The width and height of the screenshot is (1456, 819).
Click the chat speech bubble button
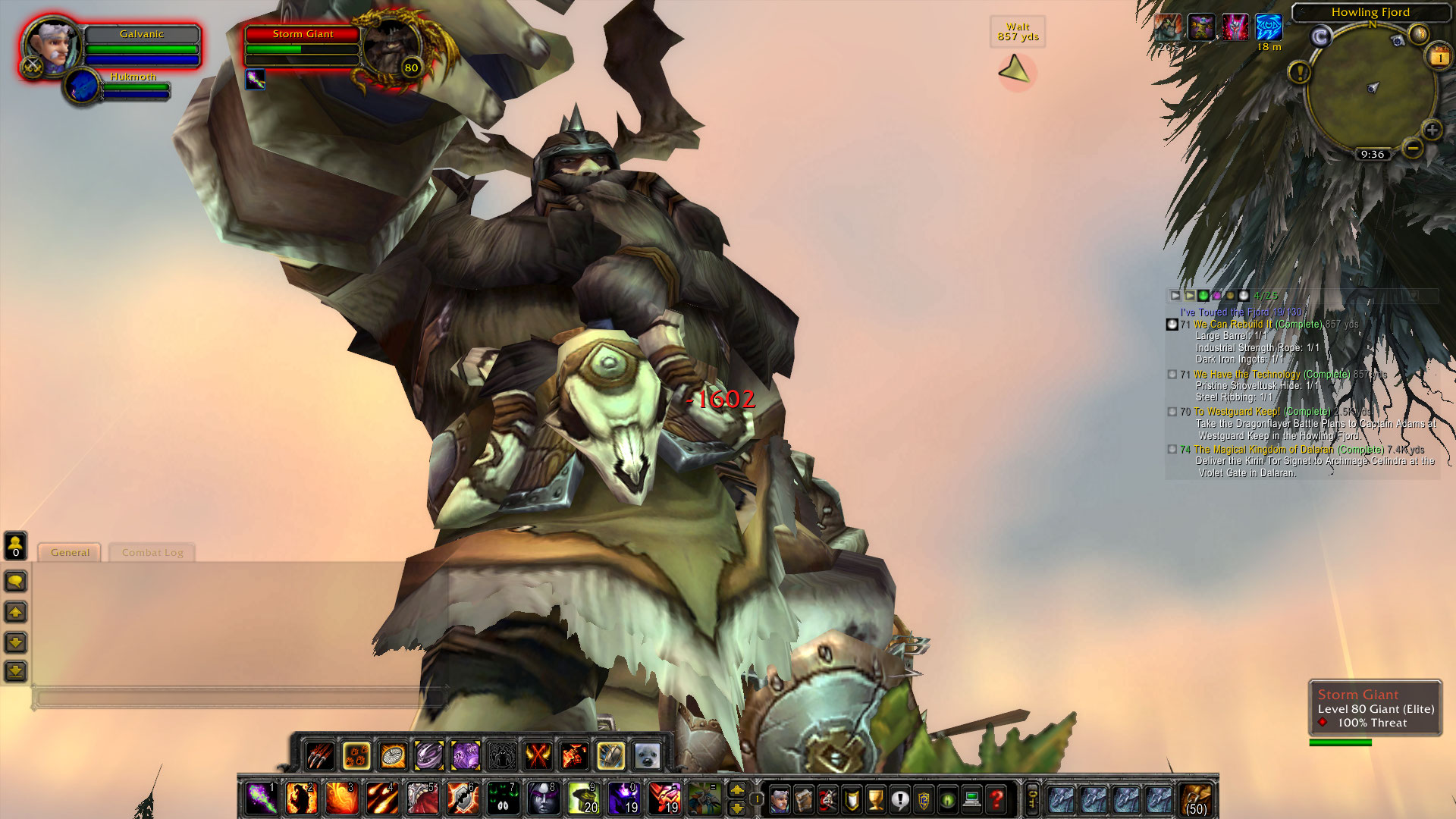(x=16, y=582)
